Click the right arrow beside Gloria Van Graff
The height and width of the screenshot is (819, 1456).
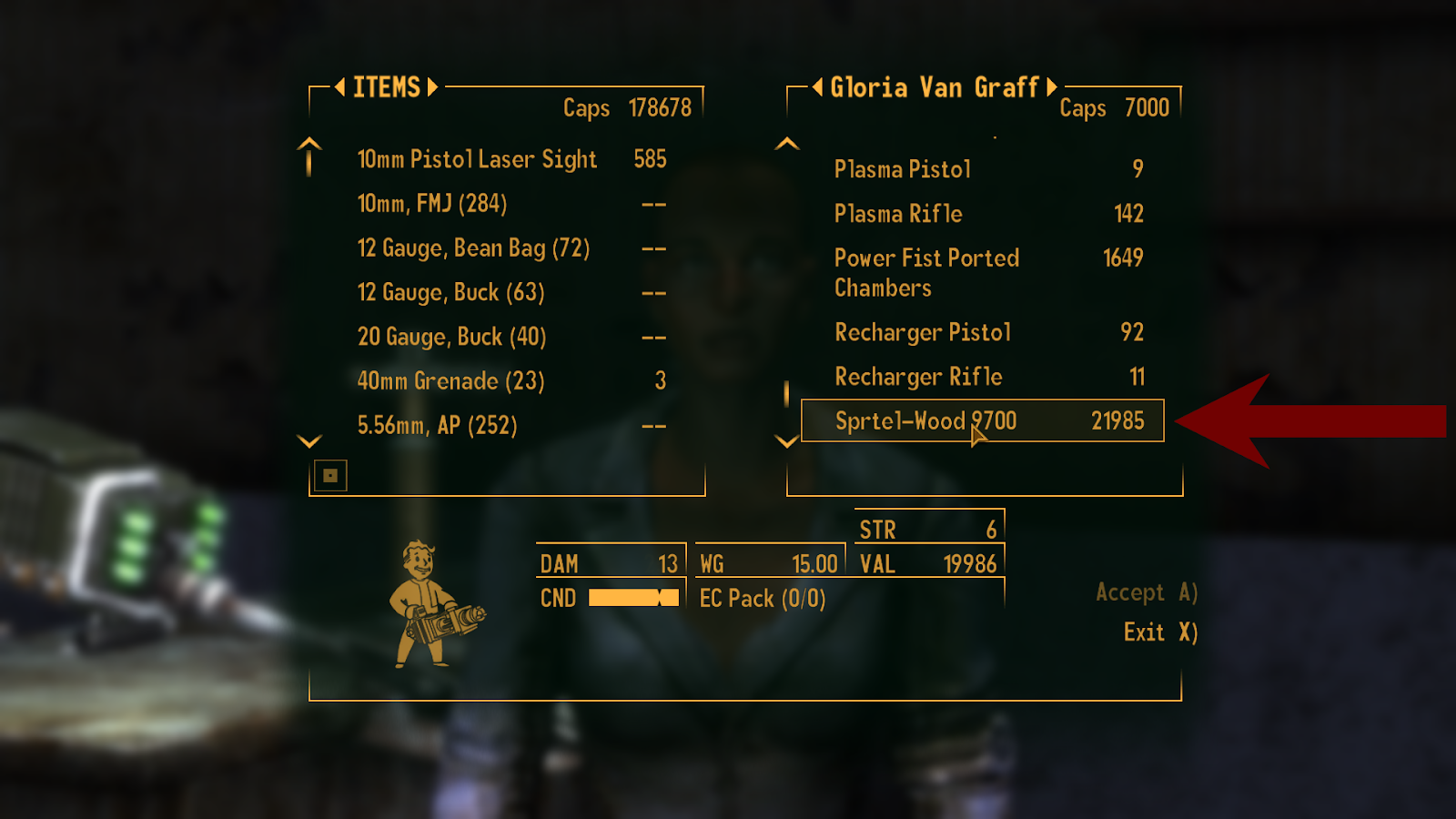[1052, 87]
